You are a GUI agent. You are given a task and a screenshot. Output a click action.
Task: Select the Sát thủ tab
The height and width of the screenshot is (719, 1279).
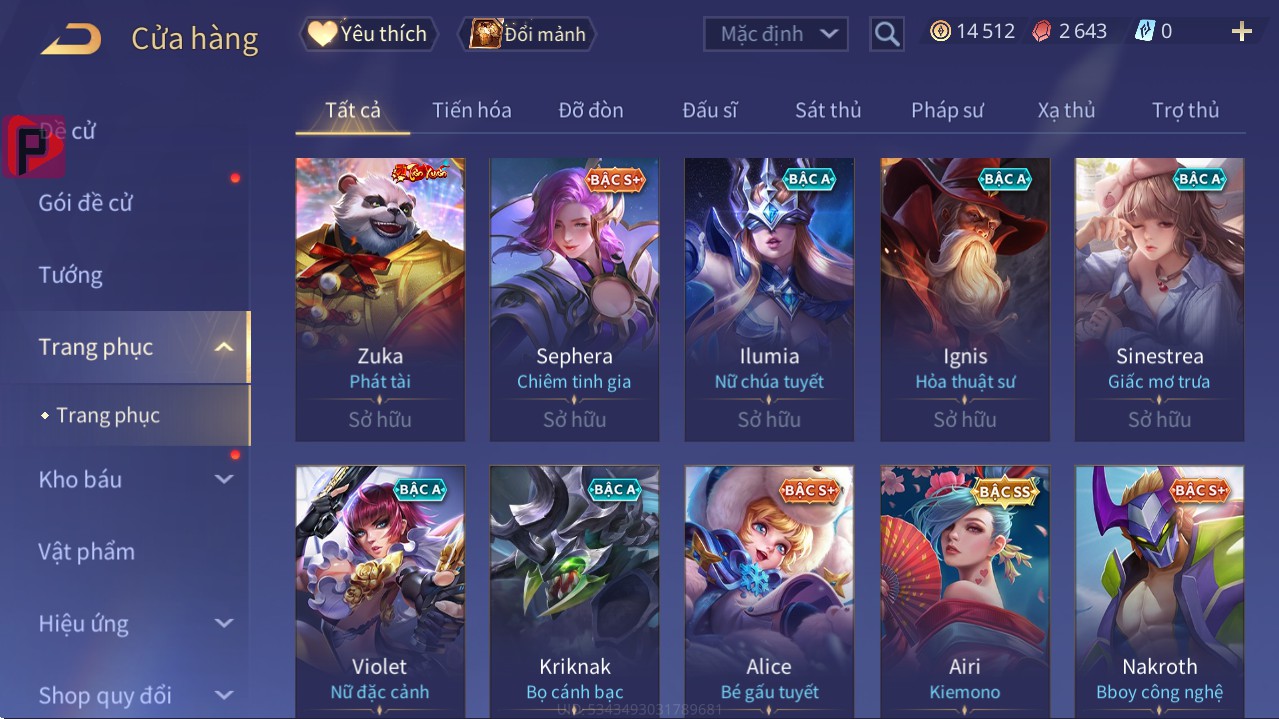[x=828, y=110]
